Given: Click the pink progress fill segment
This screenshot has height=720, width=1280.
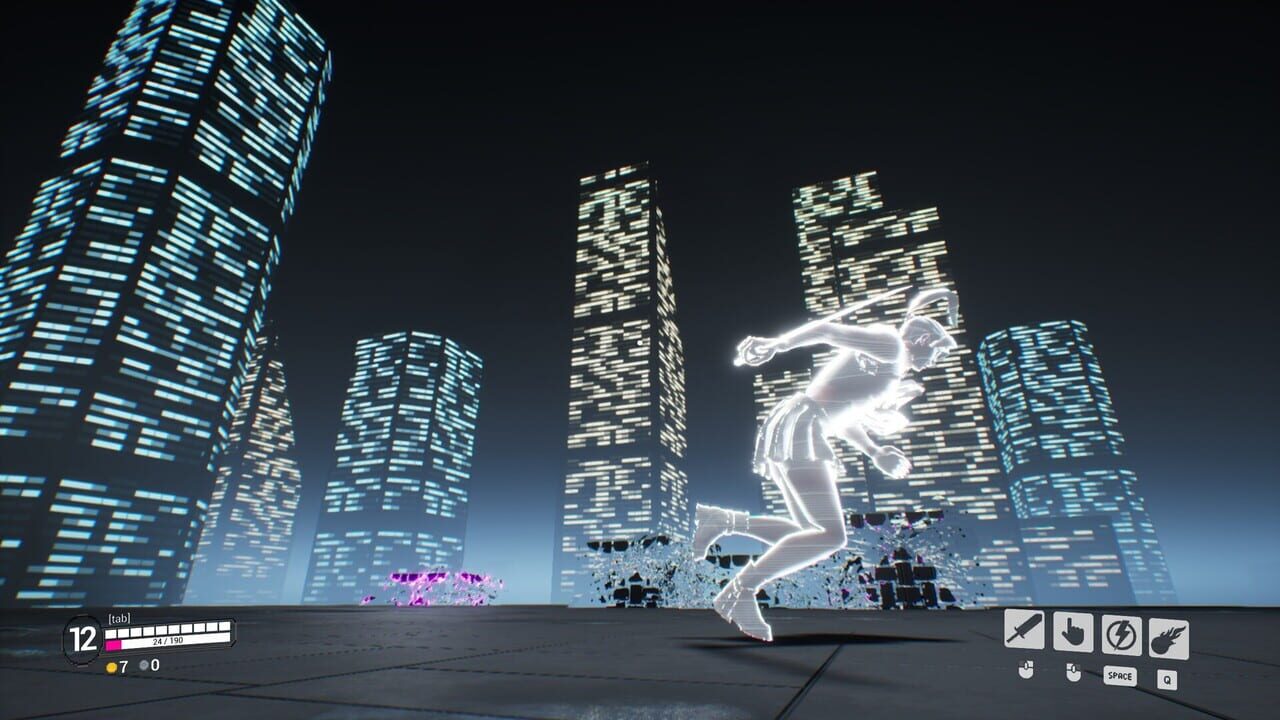Looking at the screenshot, I should click(113, 645).
